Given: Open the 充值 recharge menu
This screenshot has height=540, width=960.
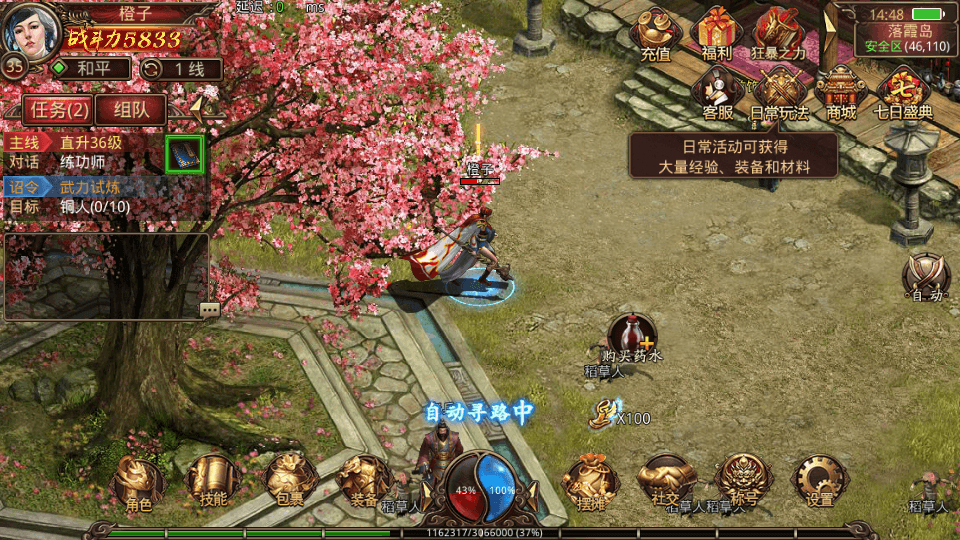Looking at the screenshot, I should [x=656, y=32].
